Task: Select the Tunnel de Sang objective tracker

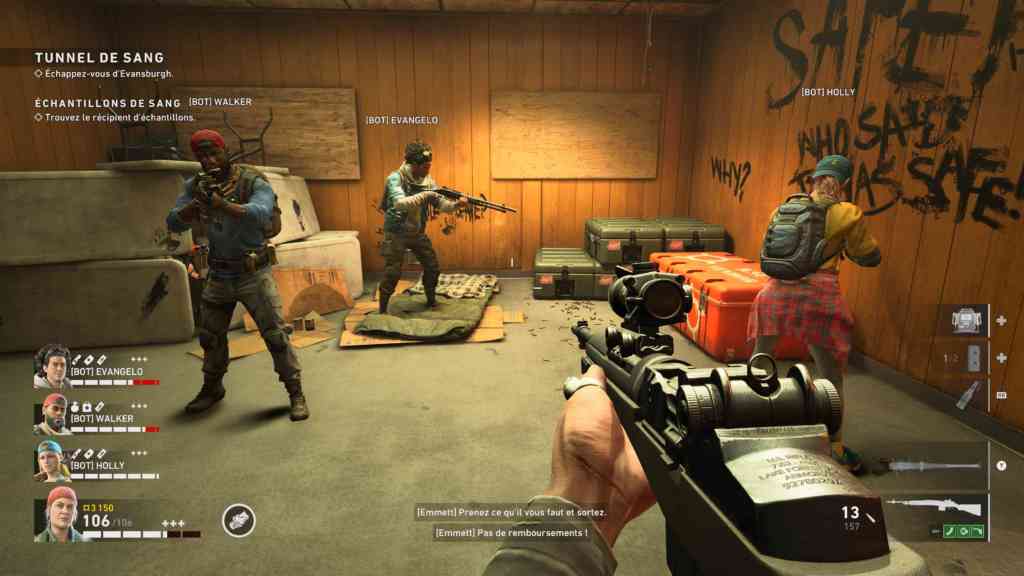Action: [x=99, y=58]
